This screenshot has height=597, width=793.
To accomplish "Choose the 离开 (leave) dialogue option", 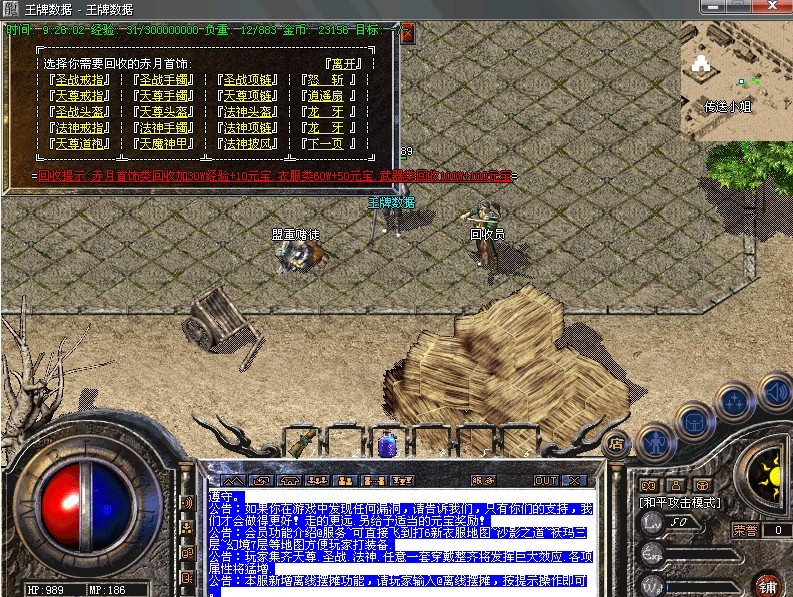I will coord(334,64).
